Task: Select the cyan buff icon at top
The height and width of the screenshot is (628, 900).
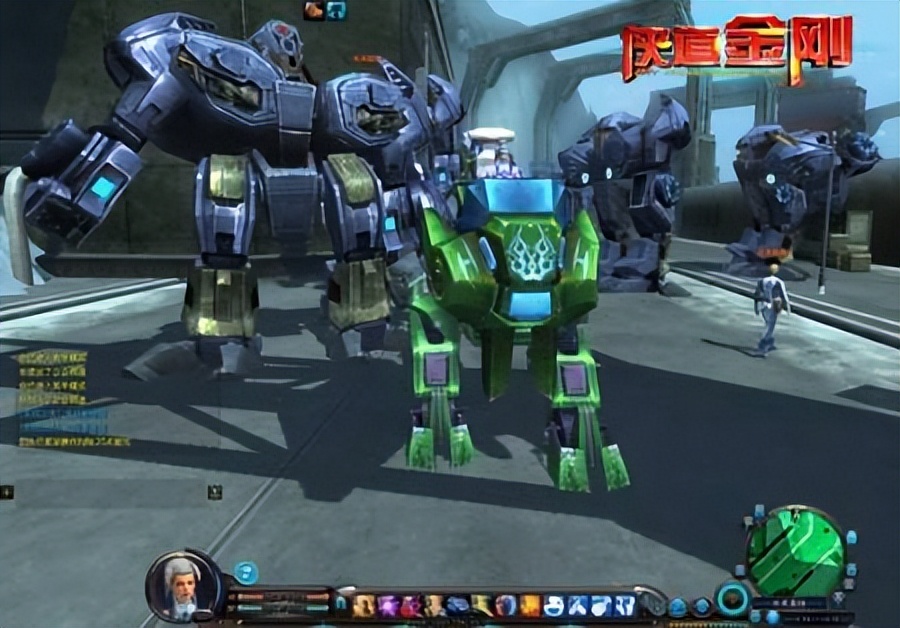Action: click(x=336, y=10)
